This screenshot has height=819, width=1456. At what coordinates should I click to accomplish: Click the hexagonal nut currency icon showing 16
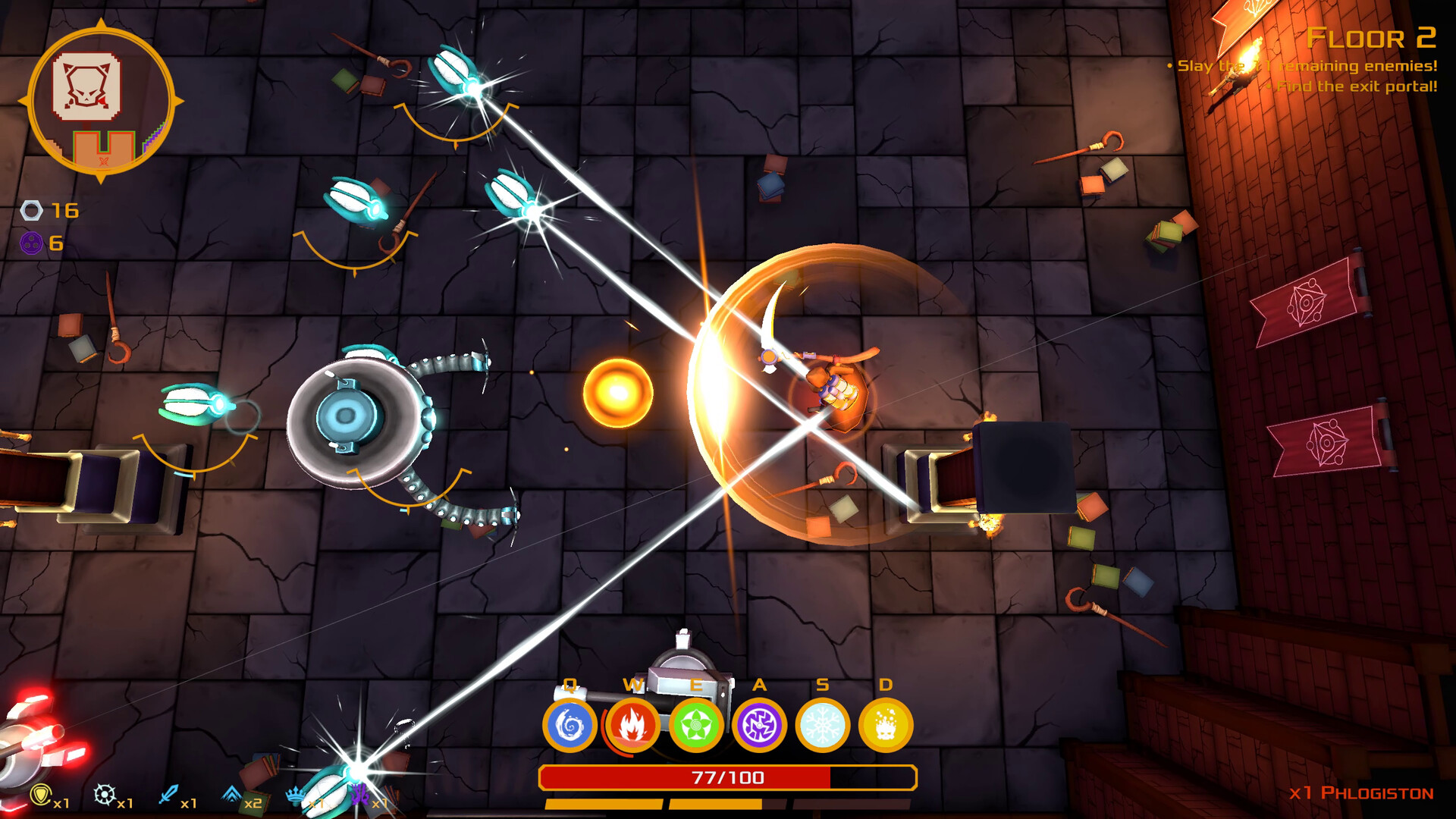coord(30,211)
